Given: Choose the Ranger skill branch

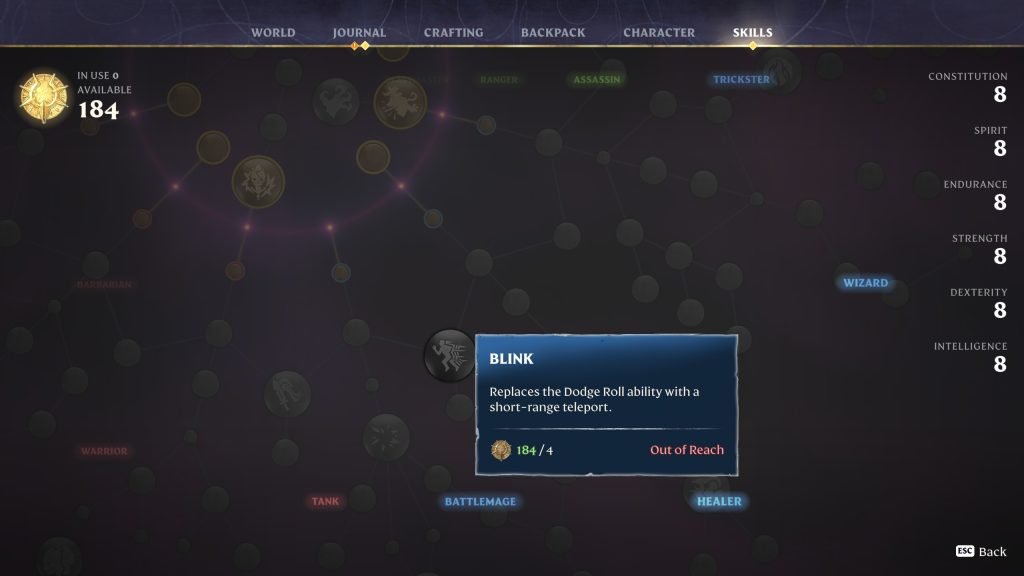Looking at the screenshot, I should point(498,80).
